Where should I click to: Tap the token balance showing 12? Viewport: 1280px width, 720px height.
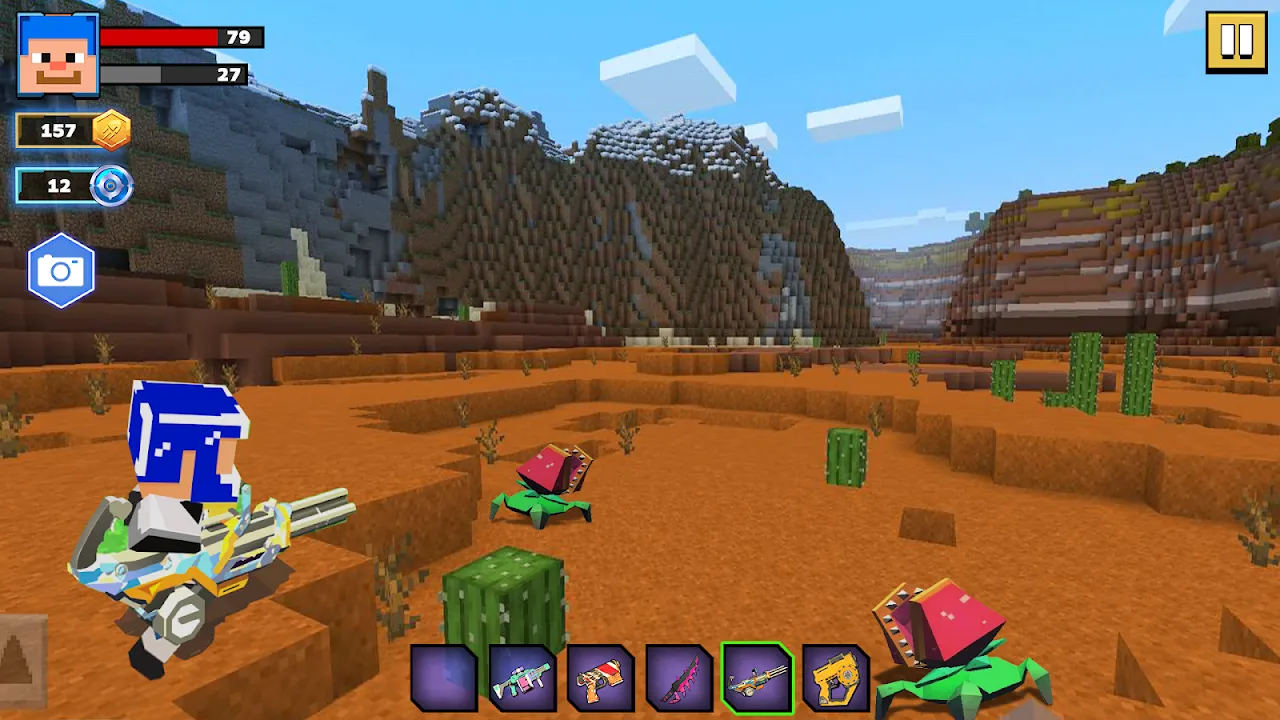coord(57,186)
